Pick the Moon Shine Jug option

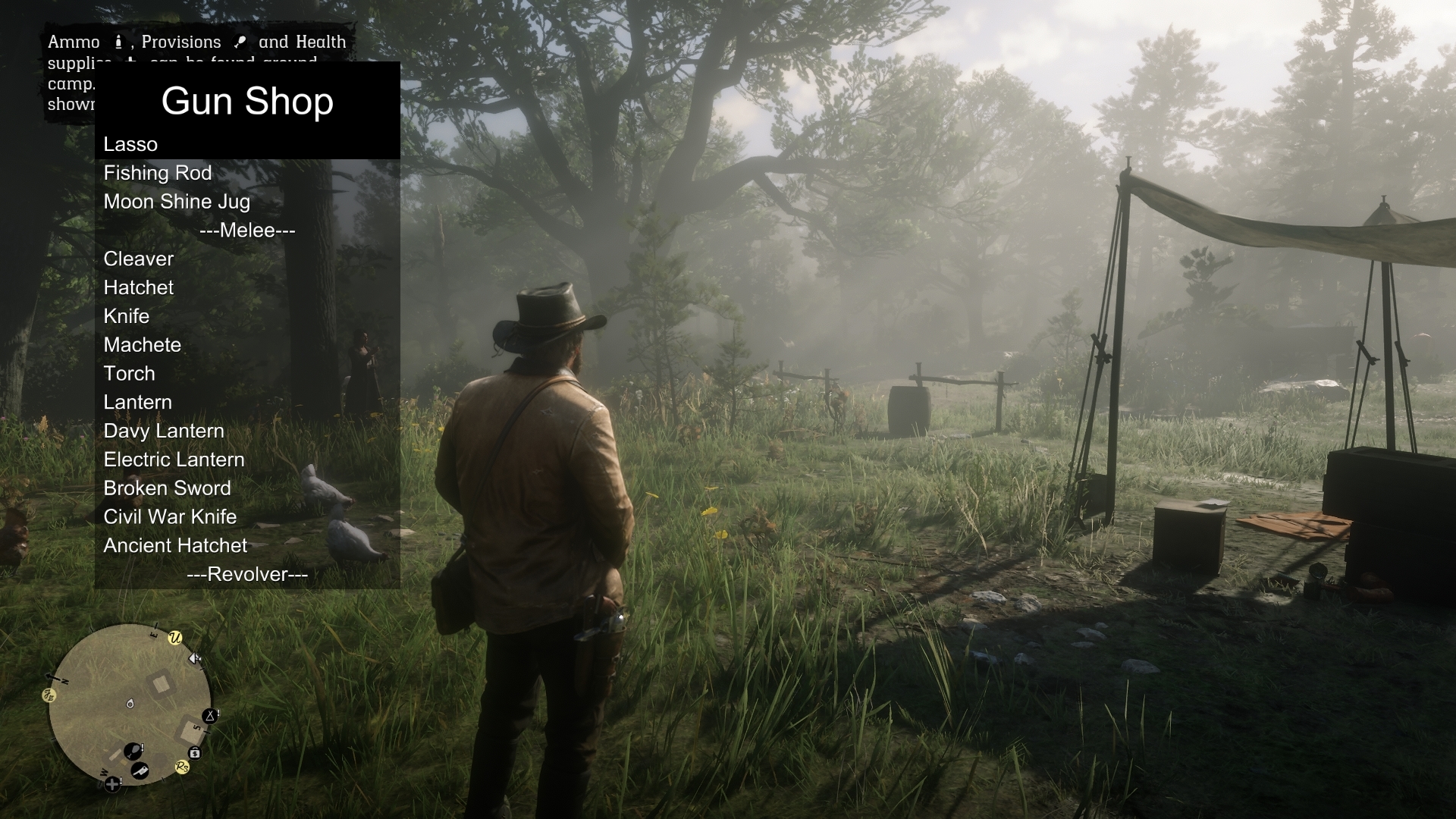point(177,202)
